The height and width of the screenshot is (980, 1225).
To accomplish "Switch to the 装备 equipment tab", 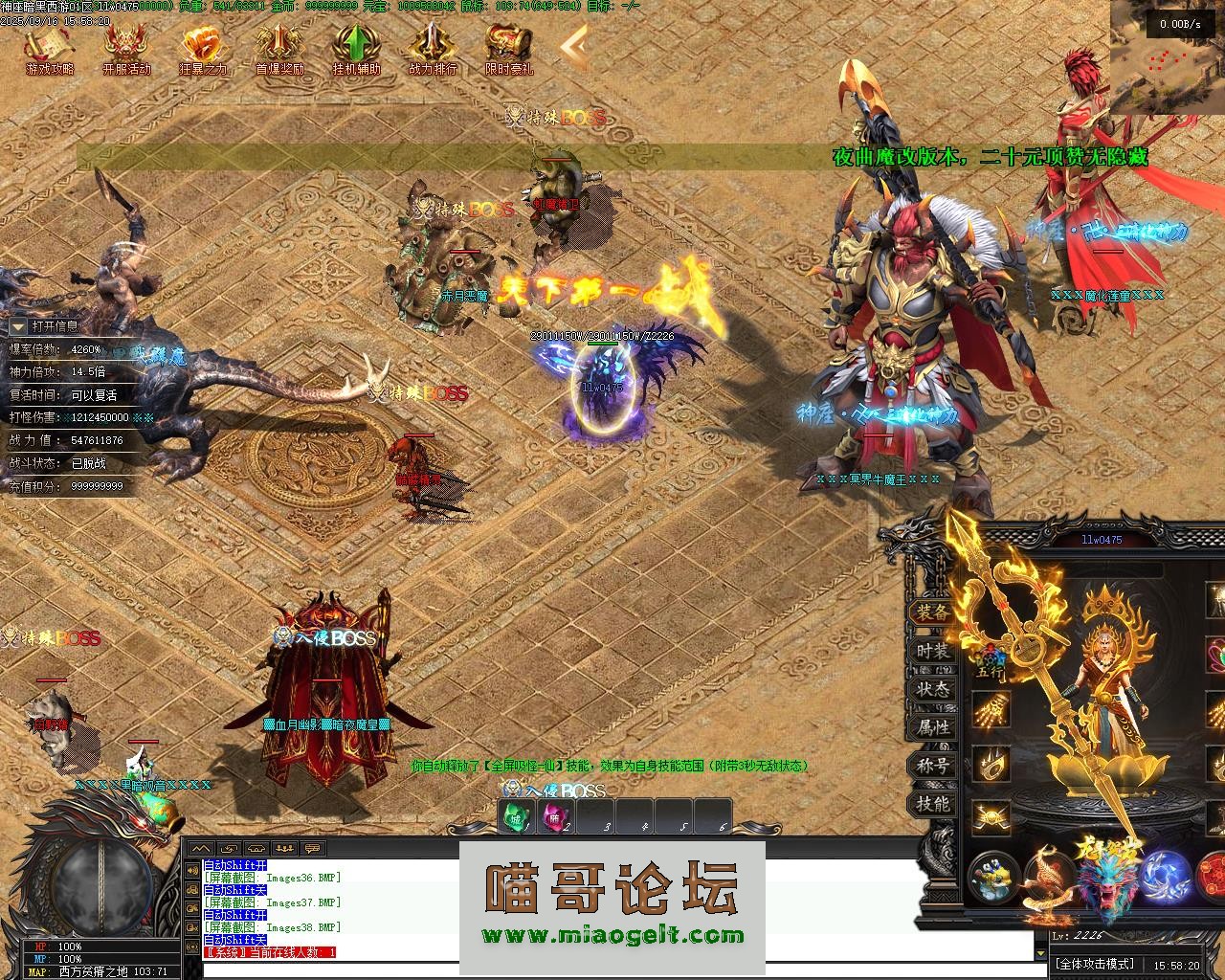I will point(932,612).
